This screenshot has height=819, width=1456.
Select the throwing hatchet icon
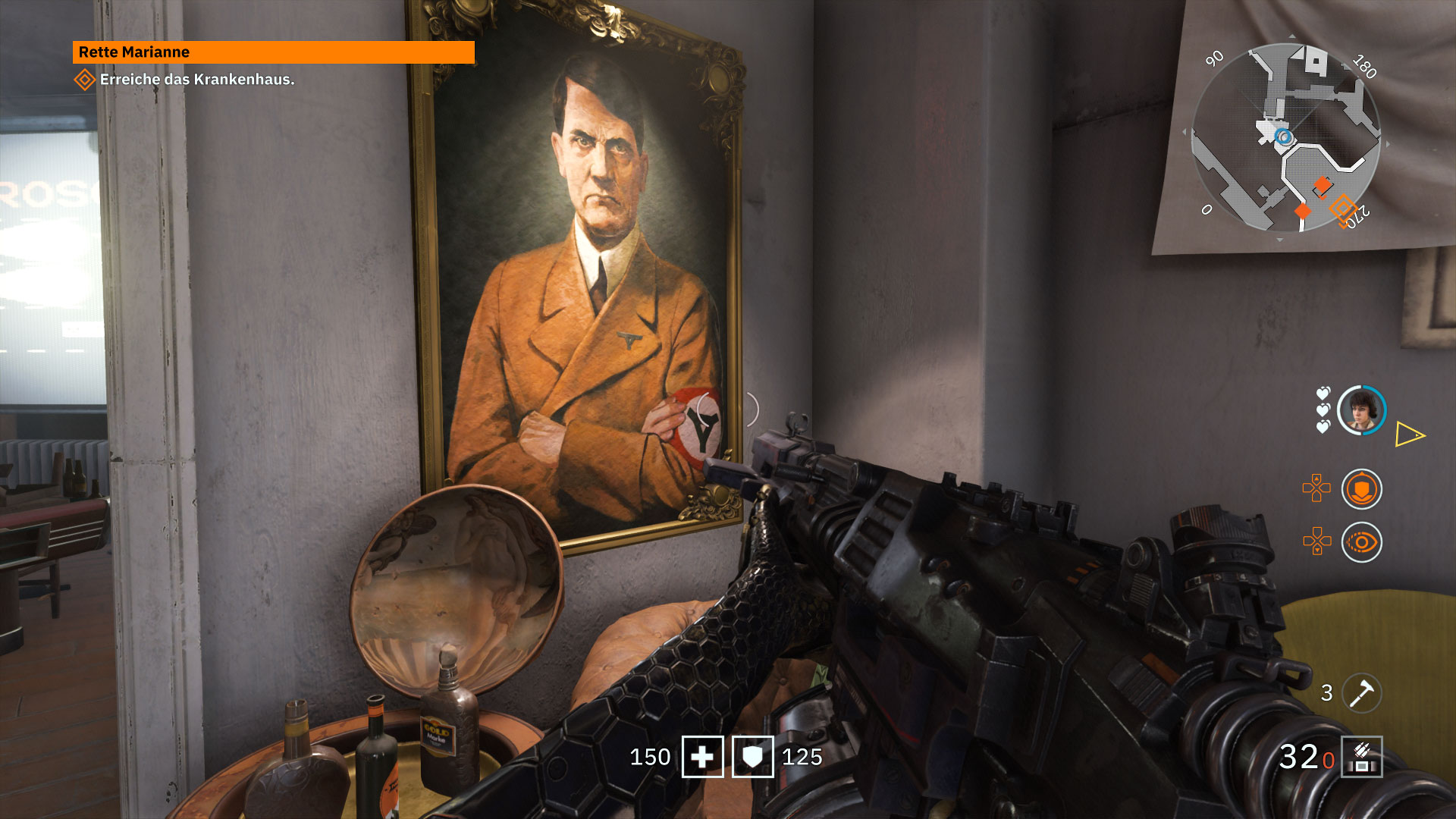tap(1361, 692)
